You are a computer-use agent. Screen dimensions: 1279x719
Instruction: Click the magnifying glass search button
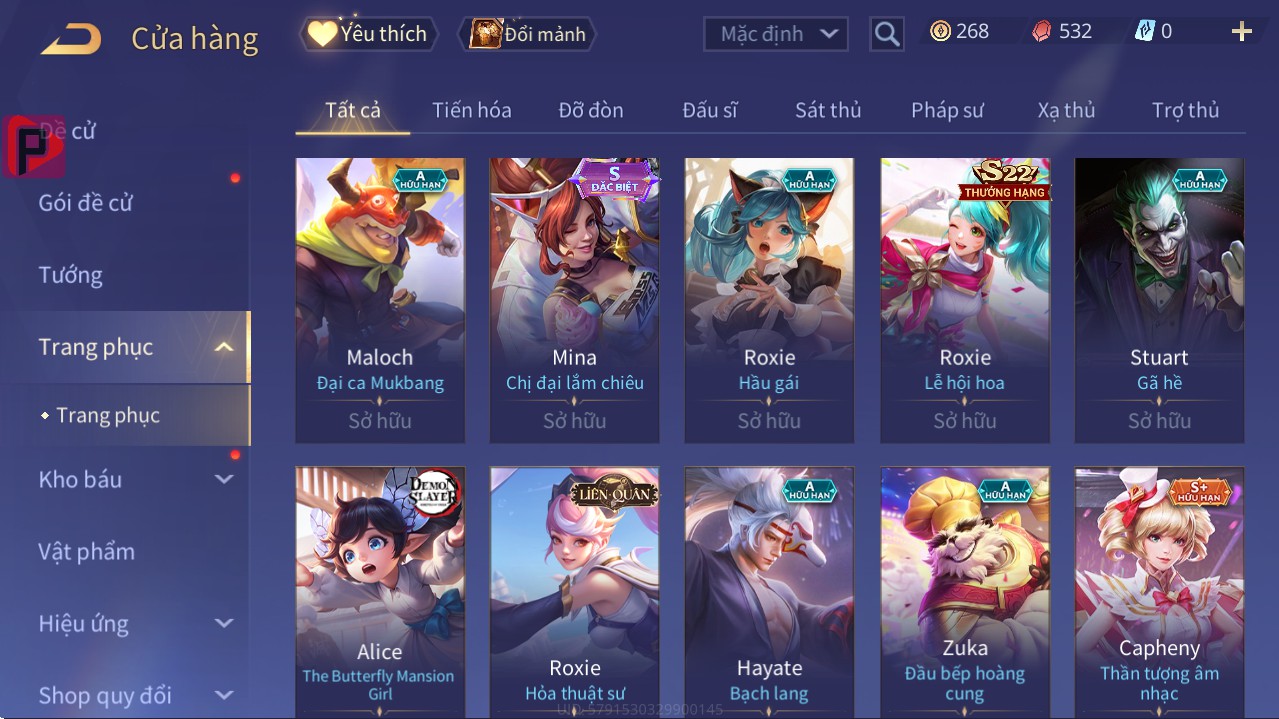click(886, 34)
